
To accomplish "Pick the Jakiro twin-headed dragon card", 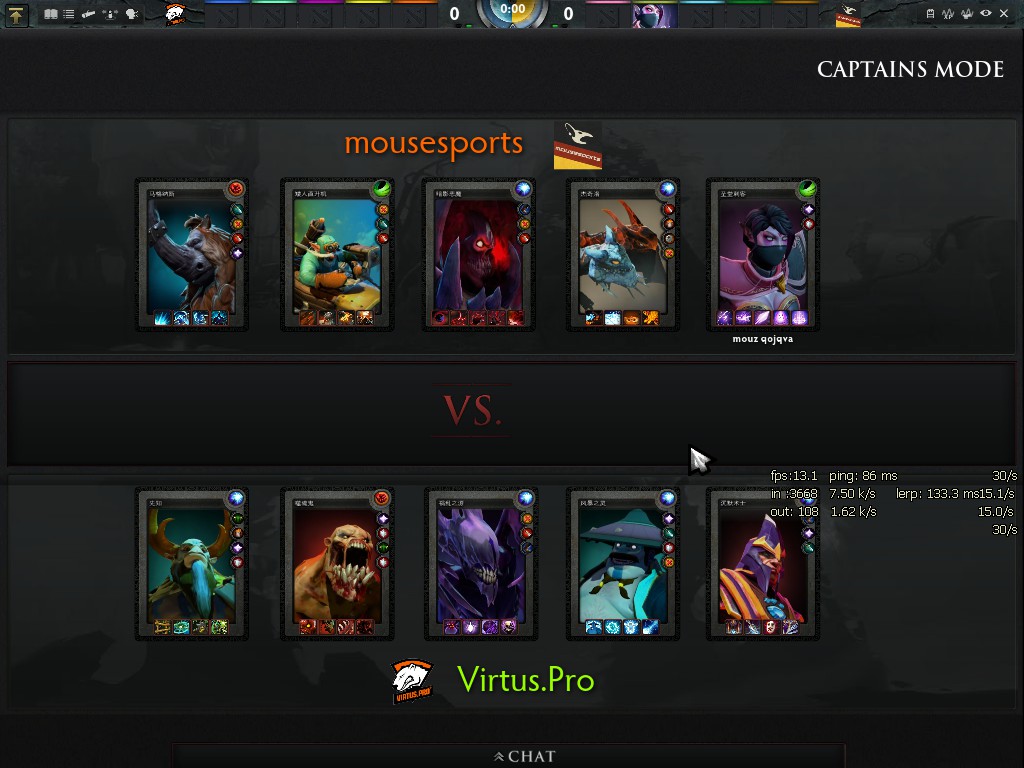I will coord(624,255).
